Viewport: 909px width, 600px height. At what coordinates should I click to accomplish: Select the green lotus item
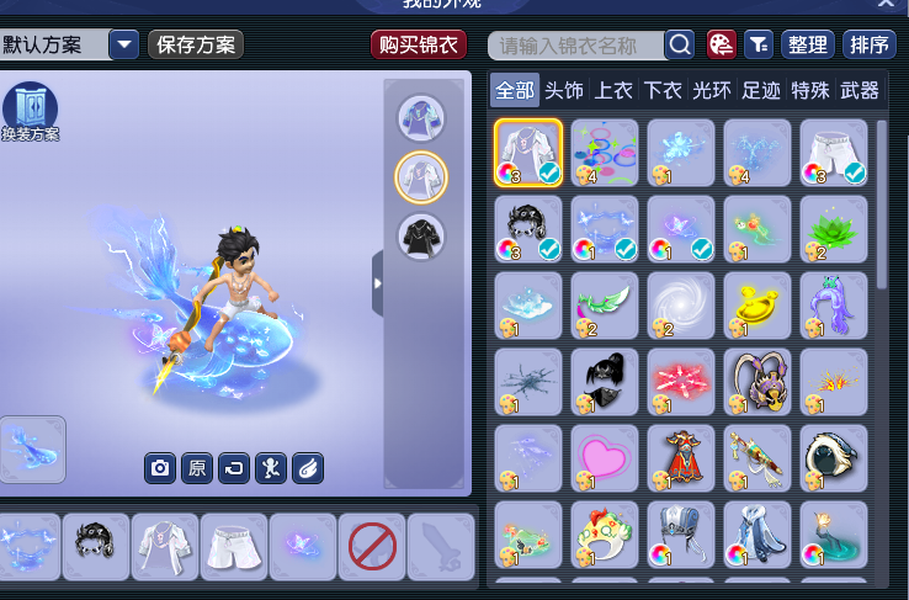pos(833,229)
